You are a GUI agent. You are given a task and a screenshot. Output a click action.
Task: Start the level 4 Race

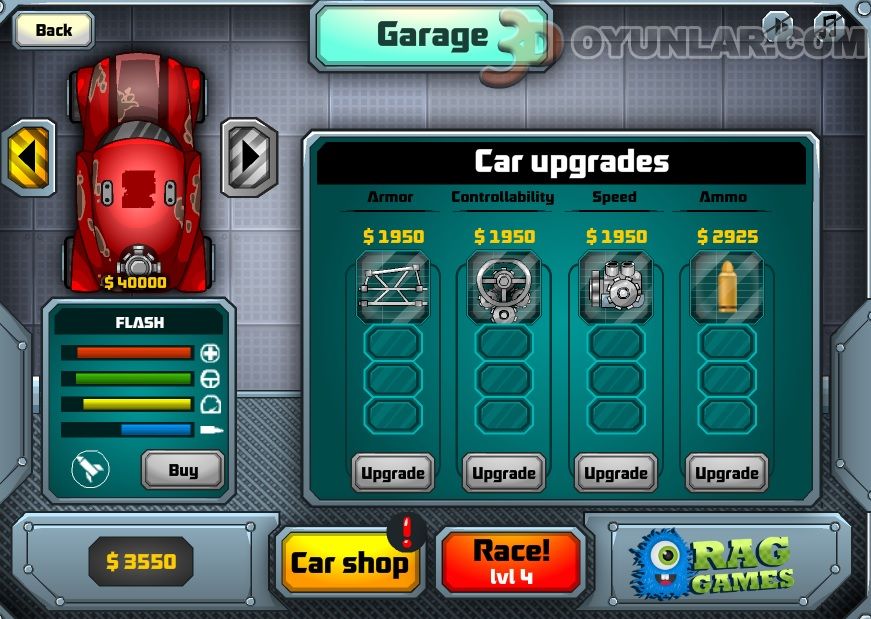click(x=511, y=560)
